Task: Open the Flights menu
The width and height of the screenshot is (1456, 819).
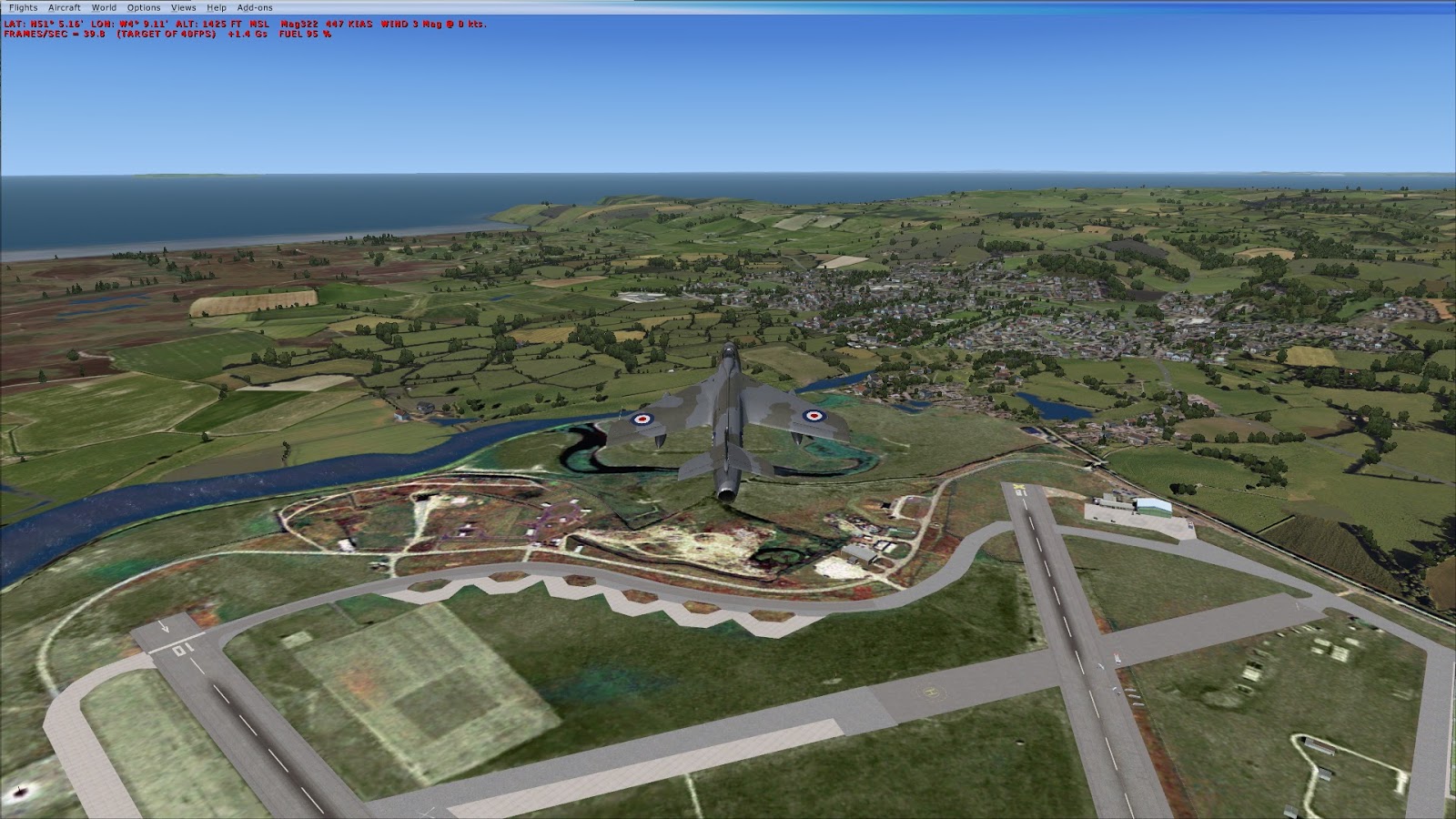Action: (x=22, y=6)
